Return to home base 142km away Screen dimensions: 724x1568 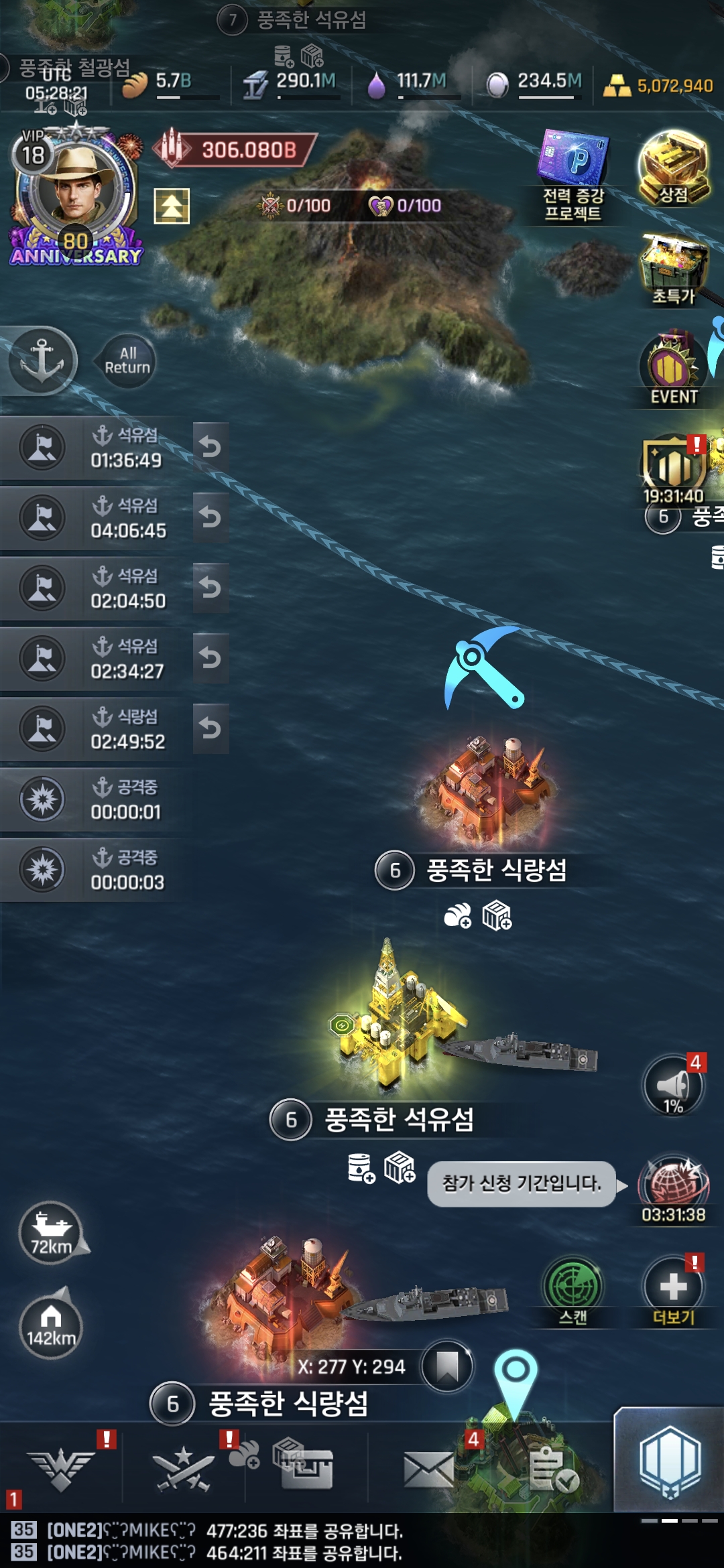[51, 1327]
